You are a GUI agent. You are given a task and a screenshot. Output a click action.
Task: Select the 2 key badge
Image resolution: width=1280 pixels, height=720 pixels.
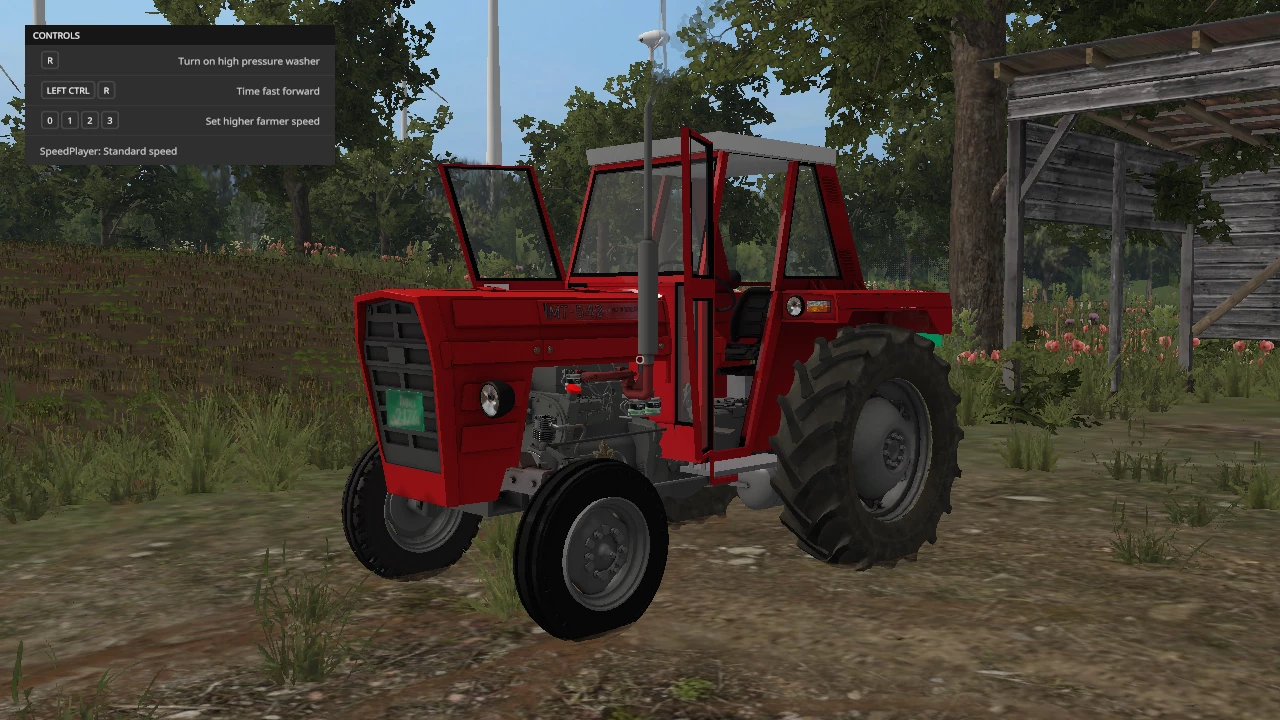(x=89, y=120)
